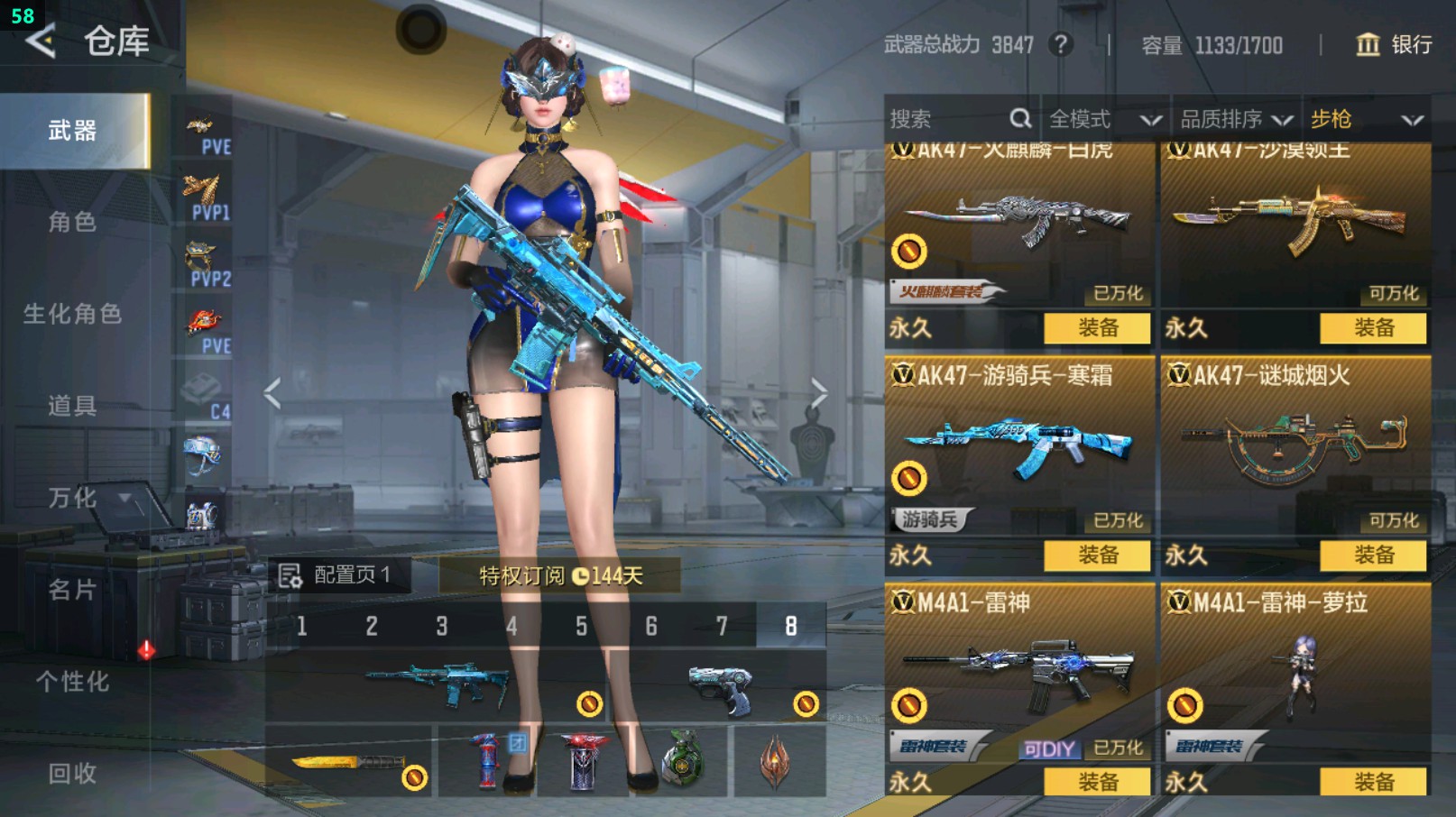Rotate character with the right arrow

(x=818, y=393)
